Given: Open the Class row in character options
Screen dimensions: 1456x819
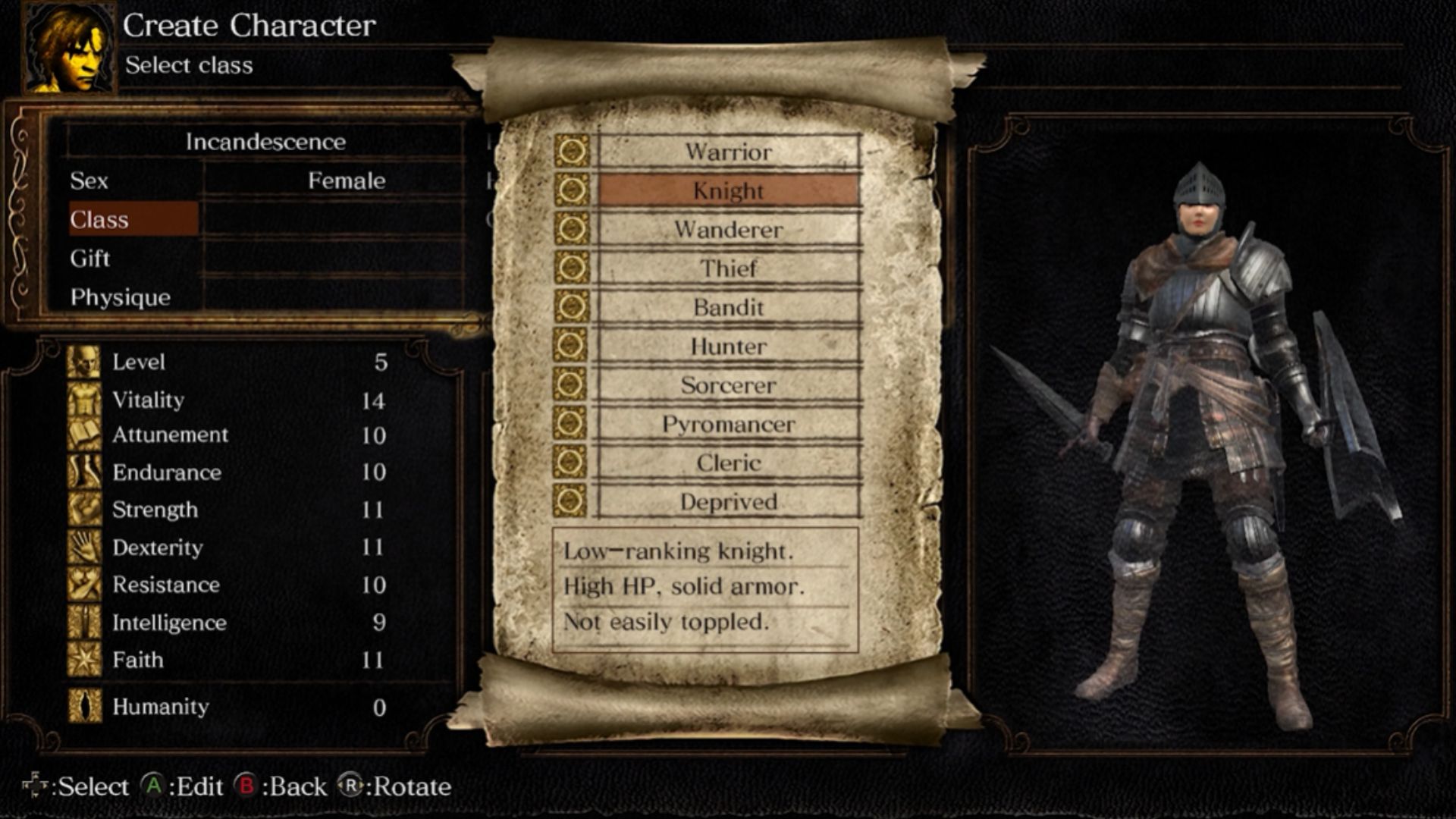Looking at the screenshot, I should (133, 220).
